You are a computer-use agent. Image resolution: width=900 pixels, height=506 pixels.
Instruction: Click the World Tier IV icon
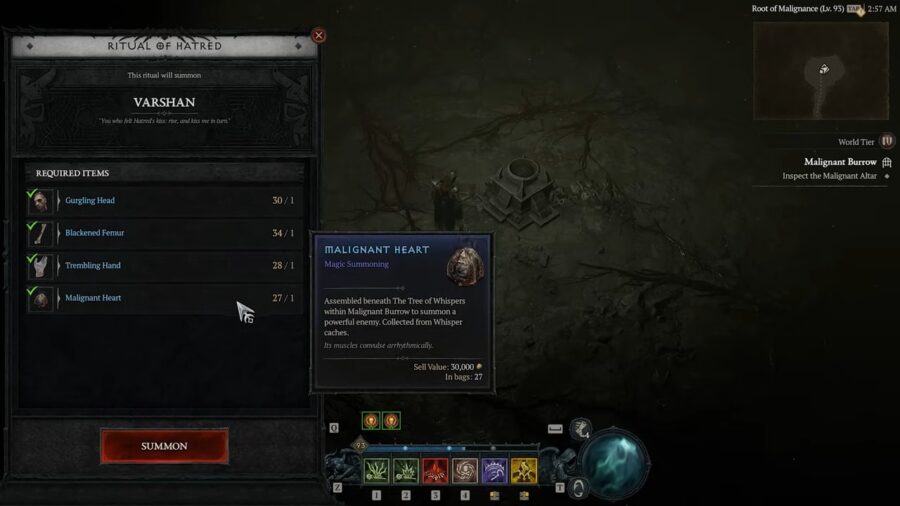click(x=886, y=142)
